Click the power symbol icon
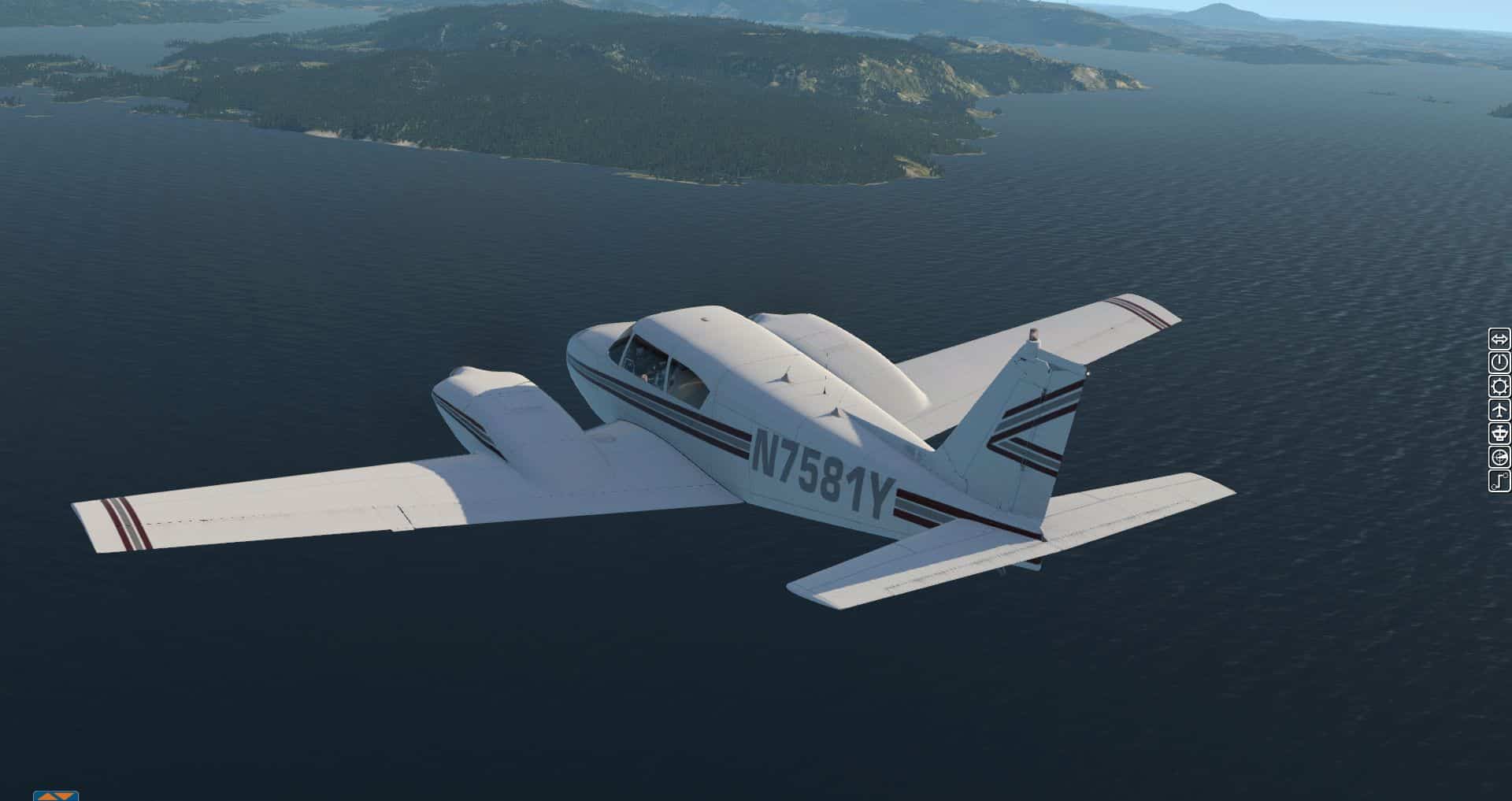Image resolution: width=1512 pixels, height=801 pixels. point(1499,363)
